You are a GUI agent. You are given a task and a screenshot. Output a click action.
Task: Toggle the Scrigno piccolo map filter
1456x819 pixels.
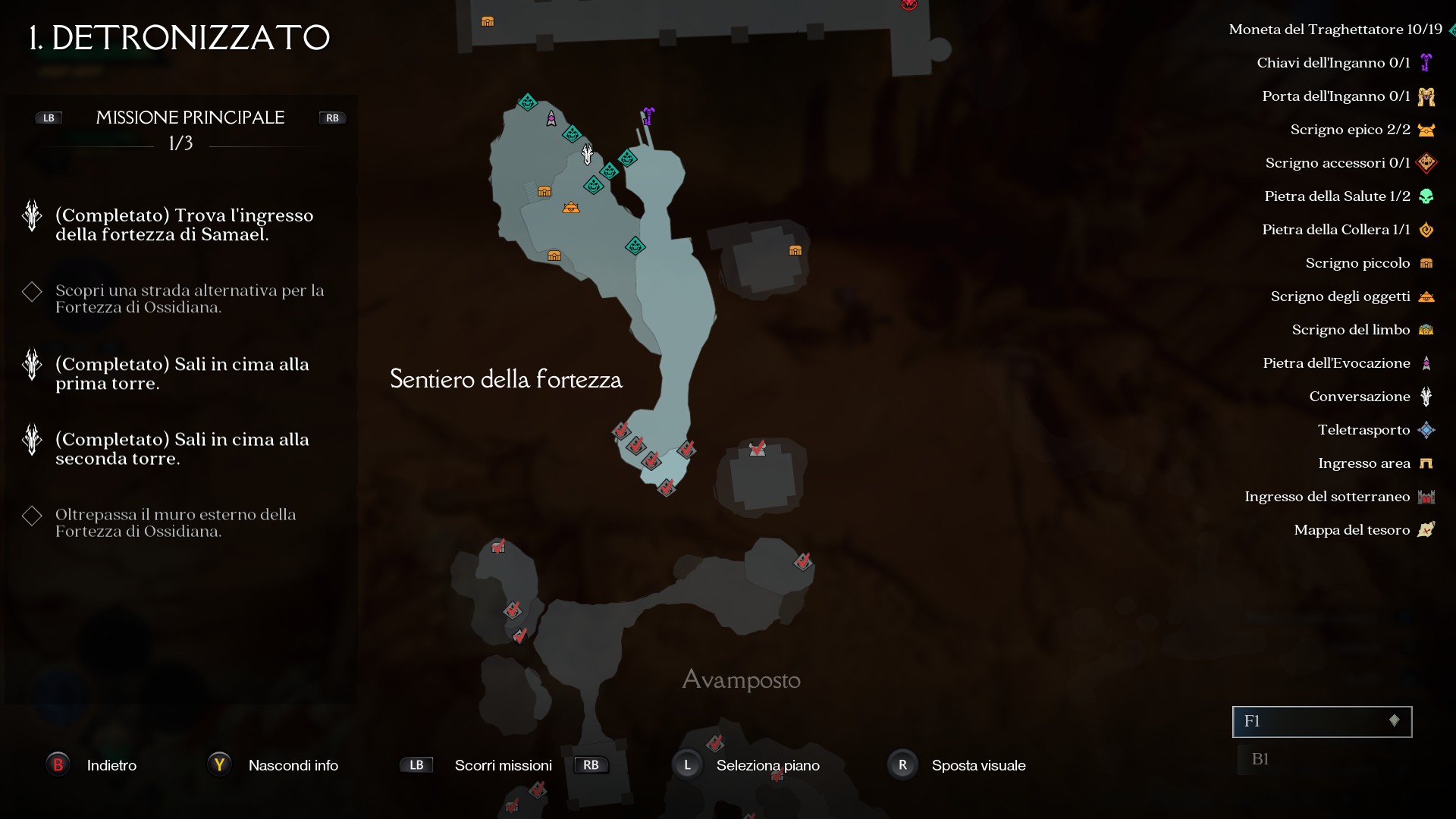click(1426, 262)
